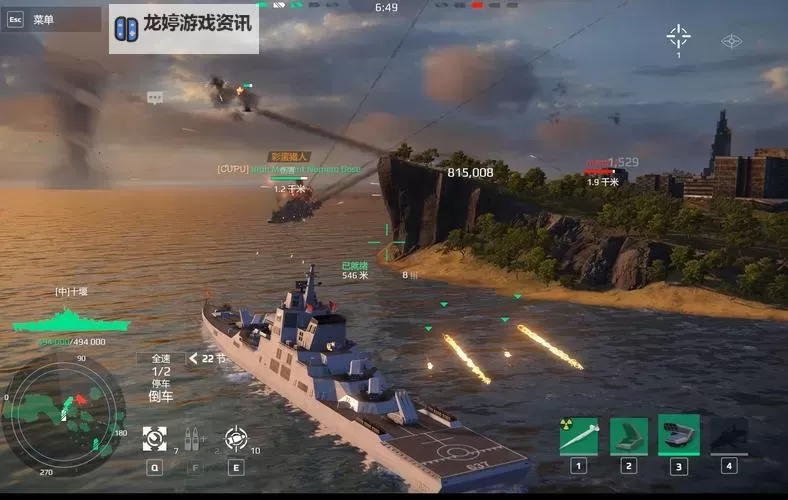Click the crosshair targeting icon at top right

[678, 38]
